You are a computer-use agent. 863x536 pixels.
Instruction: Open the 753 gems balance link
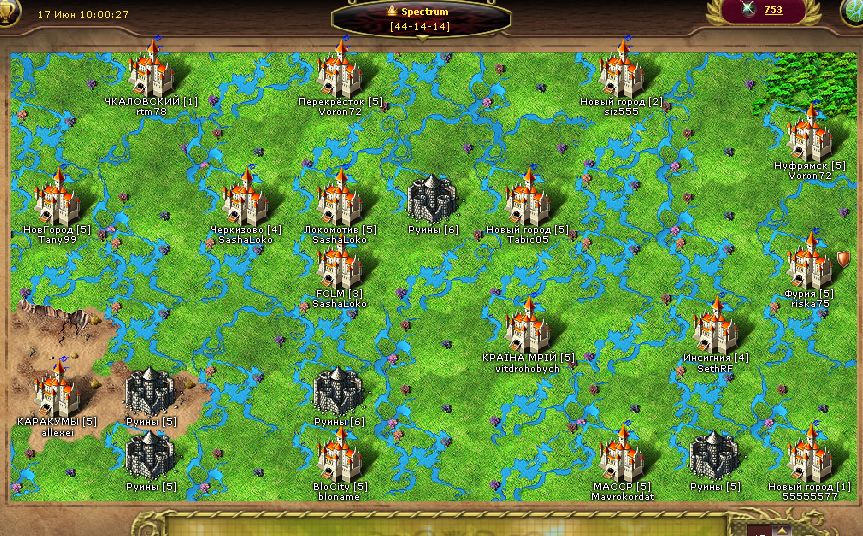pyautogui.click(x=773, y=10)
